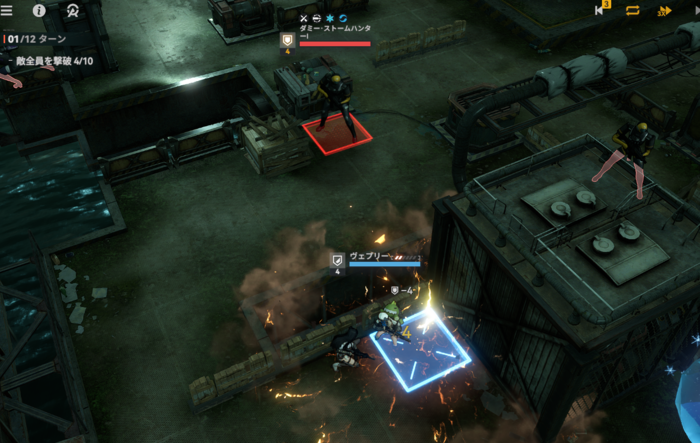
Task: Target the red-highlighted enemy tile
Action: [338, 135]
